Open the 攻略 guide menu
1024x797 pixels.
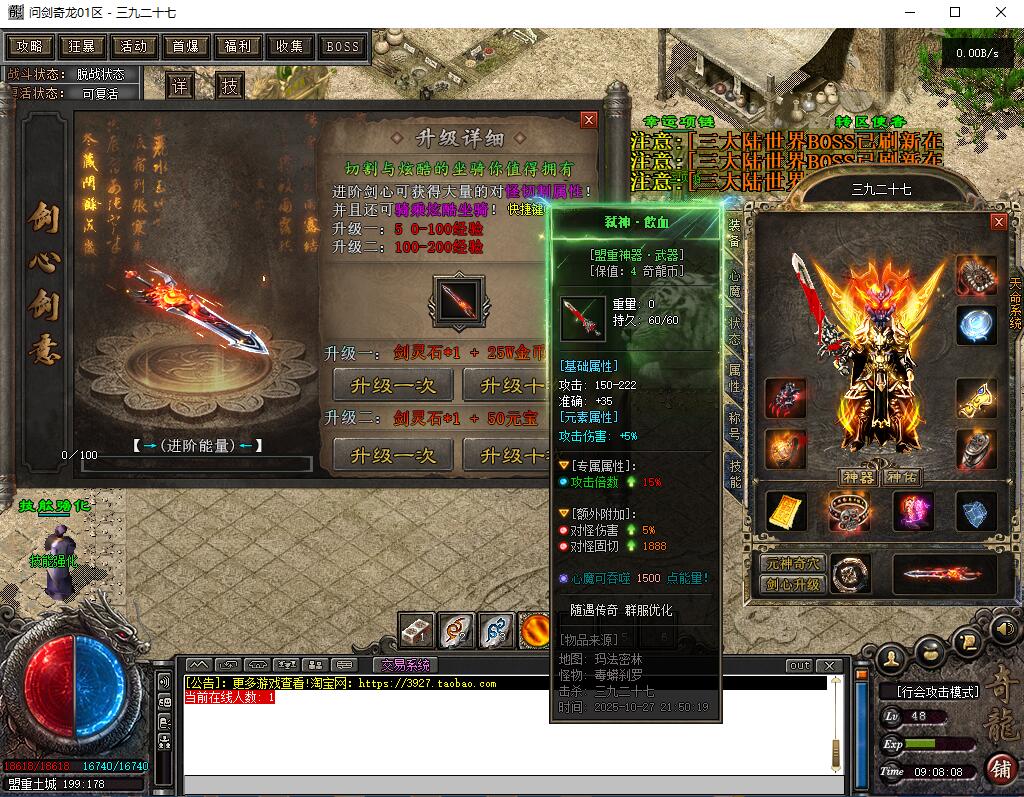click(x=30, y=46)
